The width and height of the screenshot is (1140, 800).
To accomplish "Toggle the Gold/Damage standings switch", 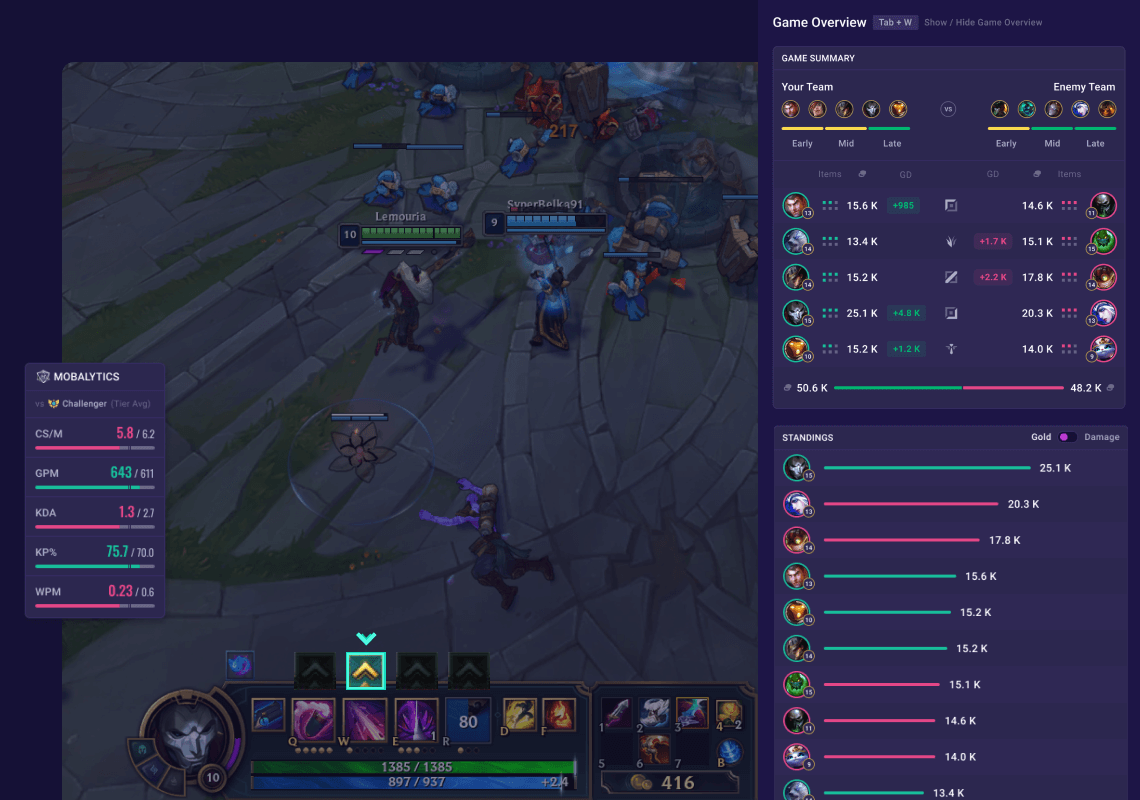I will 1067,437.
